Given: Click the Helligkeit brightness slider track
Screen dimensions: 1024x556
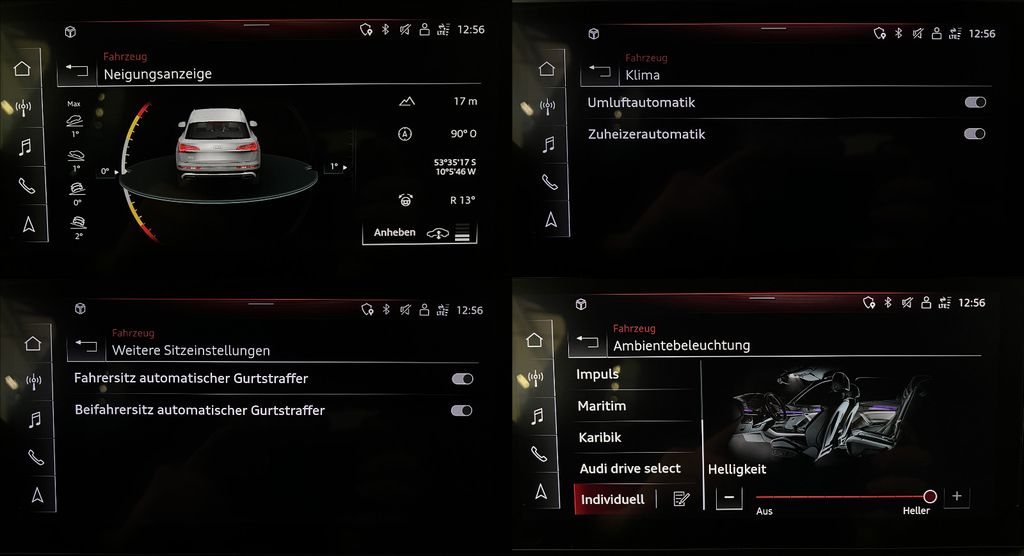Looking at the screenshot, I should tap(840, 497).
